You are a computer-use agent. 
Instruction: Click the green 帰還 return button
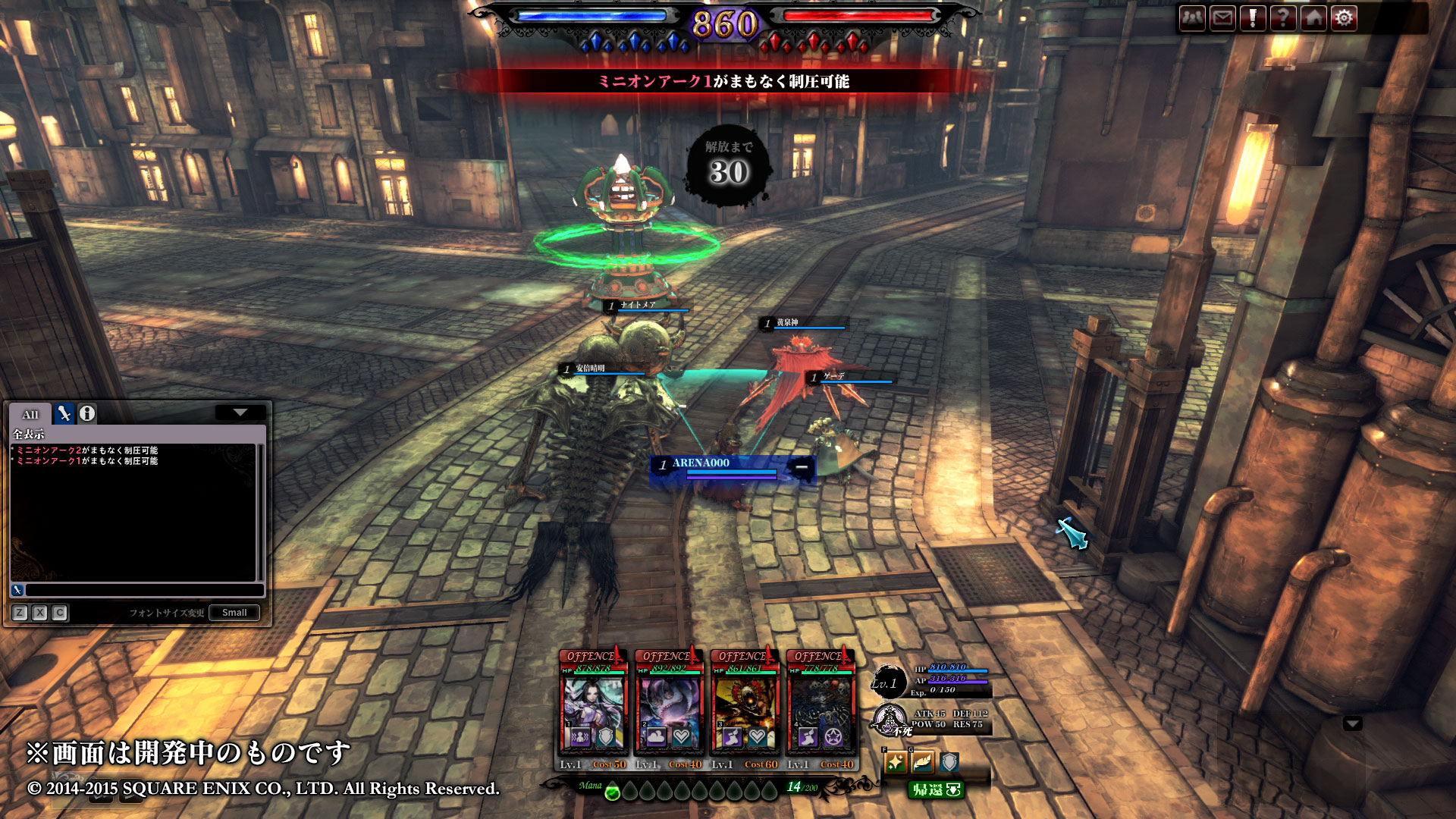[936, 790]
